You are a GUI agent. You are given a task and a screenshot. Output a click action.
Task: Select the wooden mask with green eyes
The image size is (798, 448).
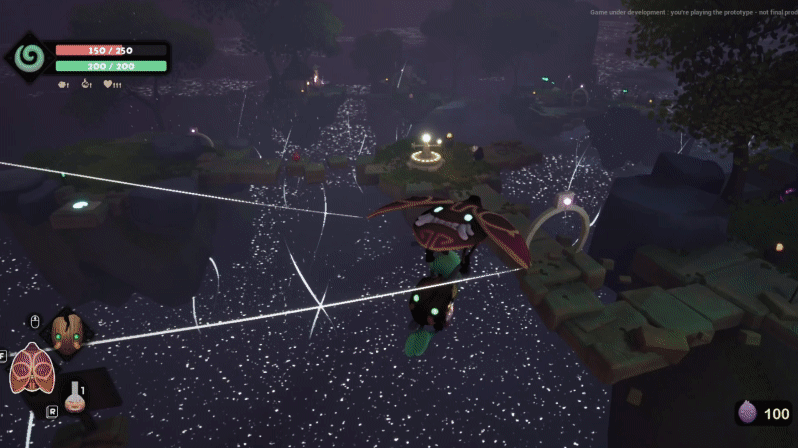point(66,333)
